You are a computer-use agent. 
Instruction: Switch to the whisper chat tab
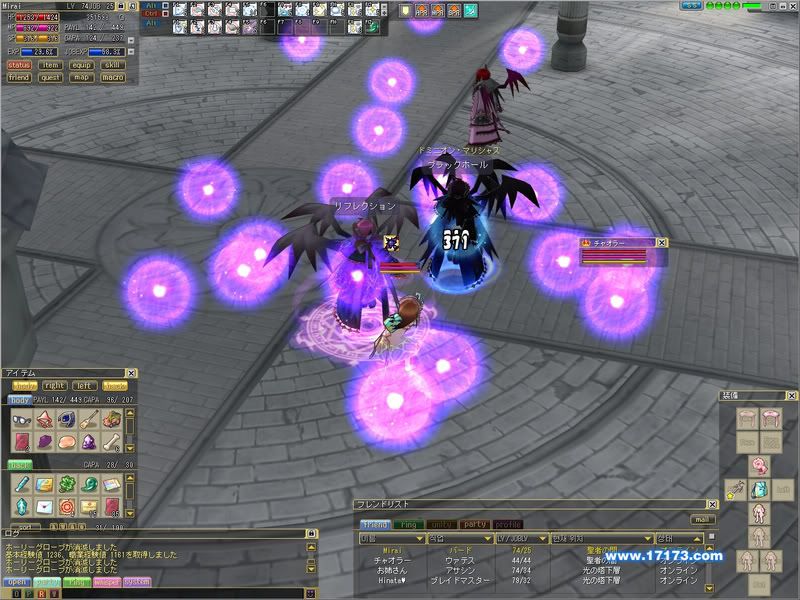[106, 581]
